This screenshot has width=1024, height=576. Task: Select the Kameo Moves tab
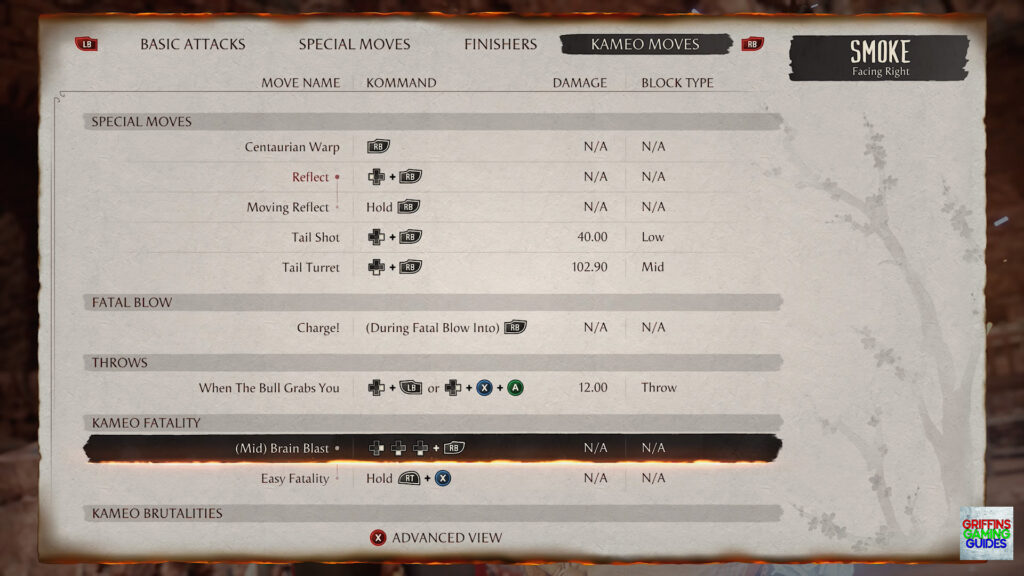click(x=645, y=44)
